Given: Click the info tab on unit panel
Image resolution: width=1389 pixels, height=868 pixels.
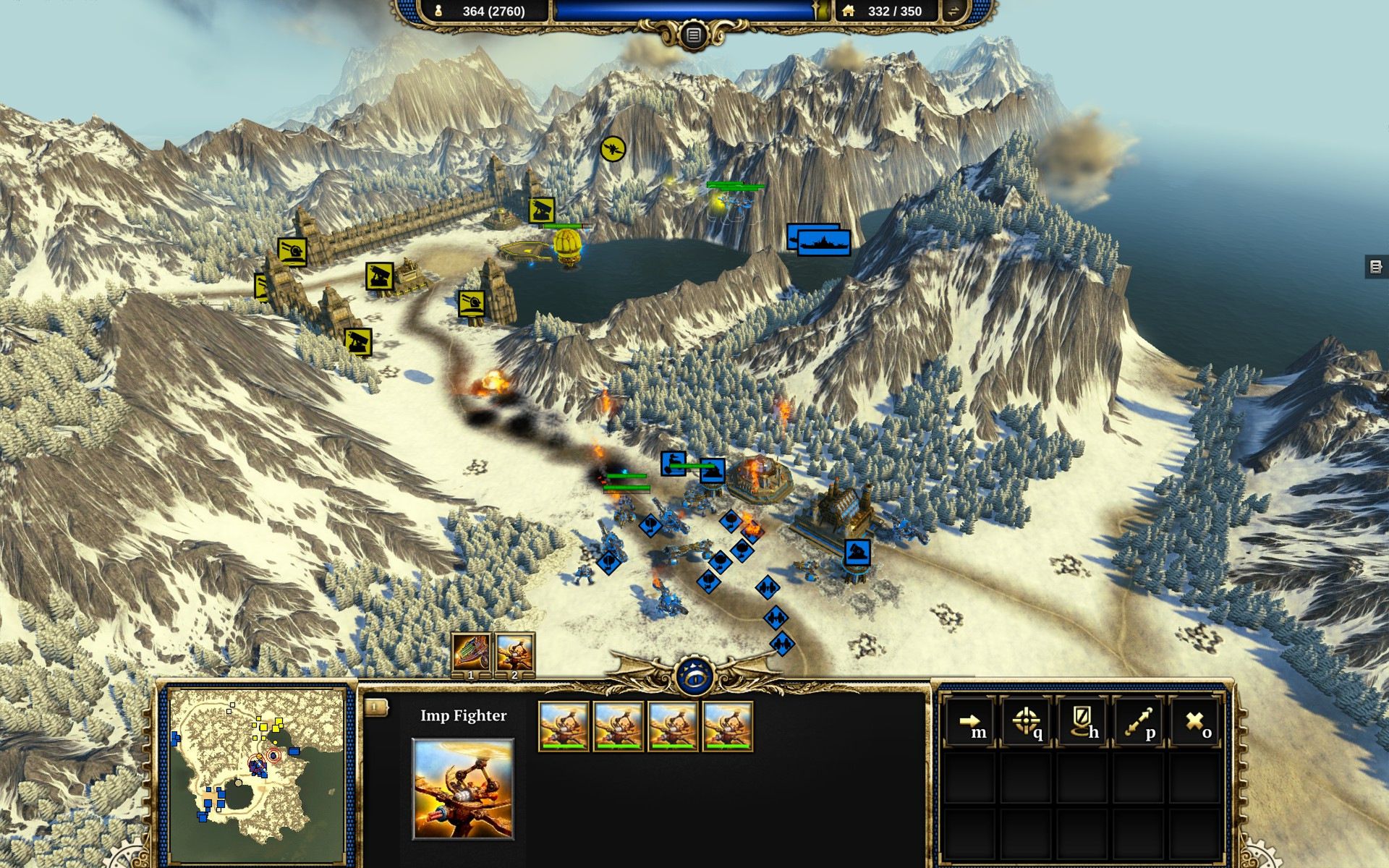Looking at the screenshot, I should (x=375, y=707).
